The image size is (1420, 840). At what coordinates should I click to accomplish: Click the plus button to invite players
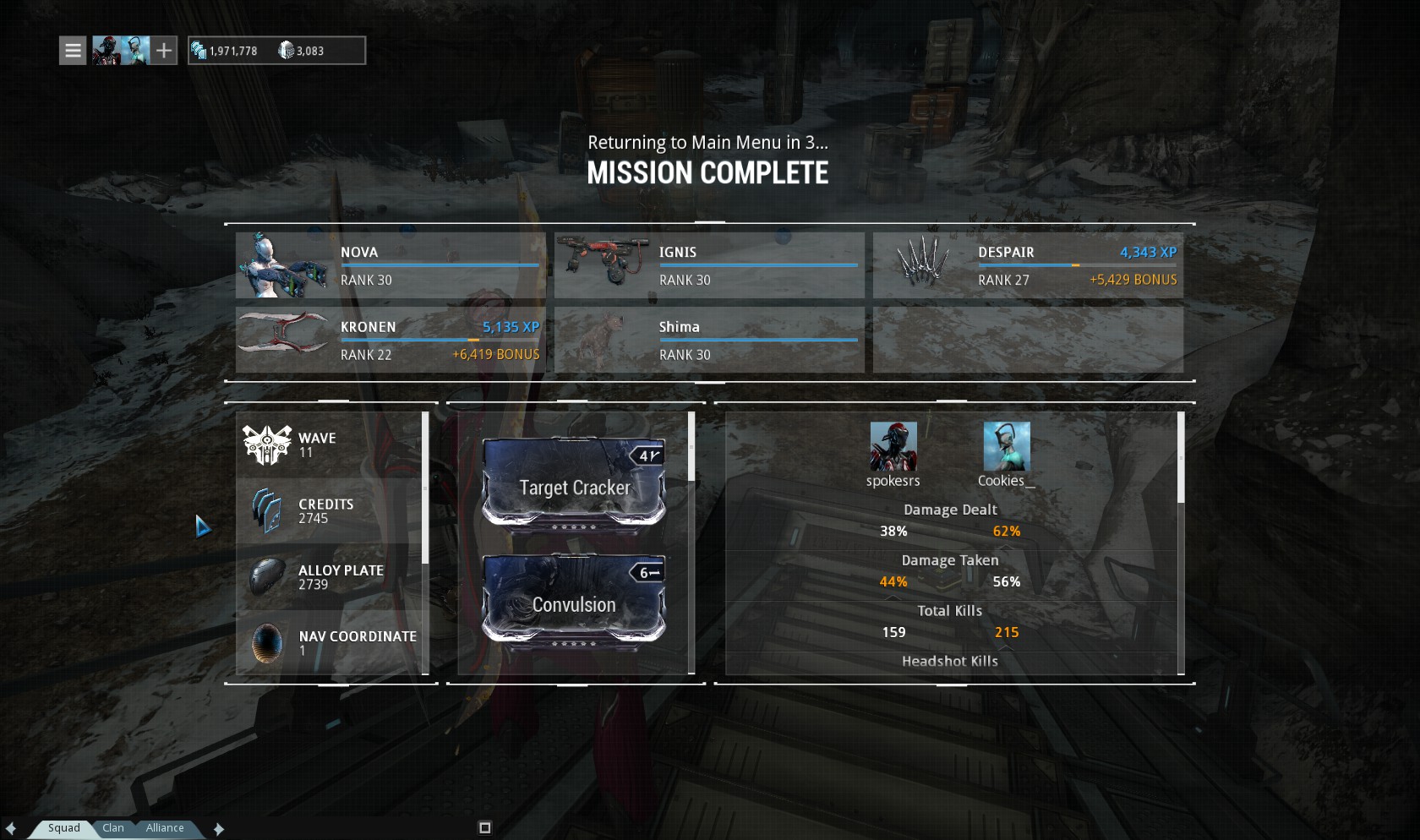coord(164,51)
